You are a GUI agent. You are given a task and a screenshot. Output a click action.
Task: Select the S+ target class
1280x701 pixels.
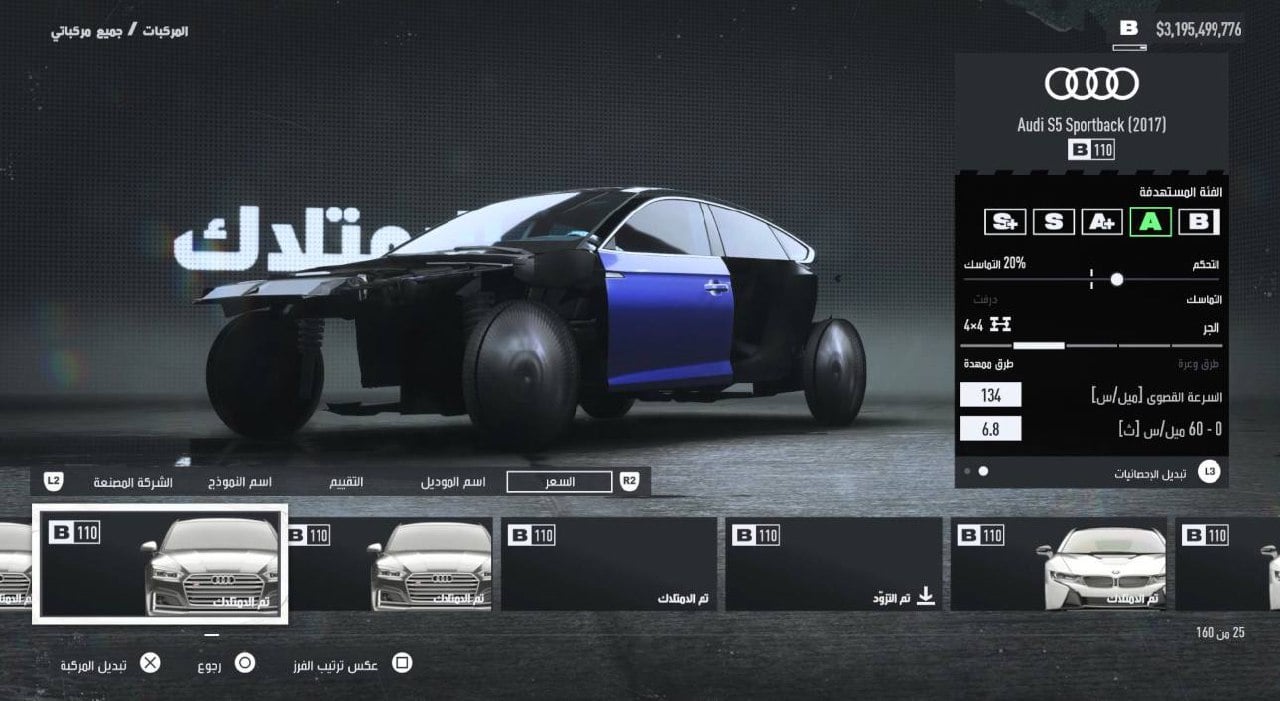pos(1005,222)
